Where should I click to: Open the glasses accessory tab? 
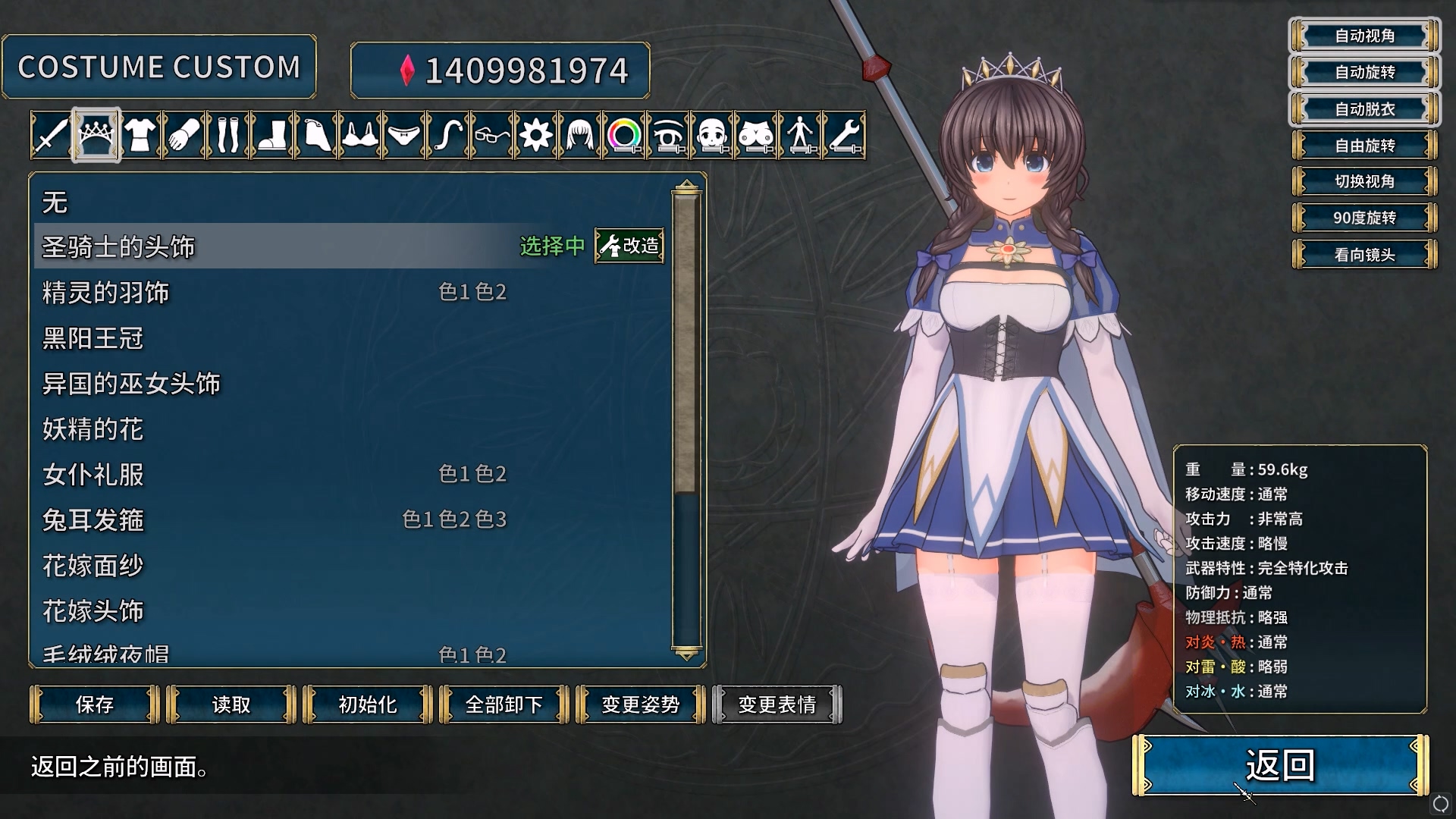click(491, 136)
